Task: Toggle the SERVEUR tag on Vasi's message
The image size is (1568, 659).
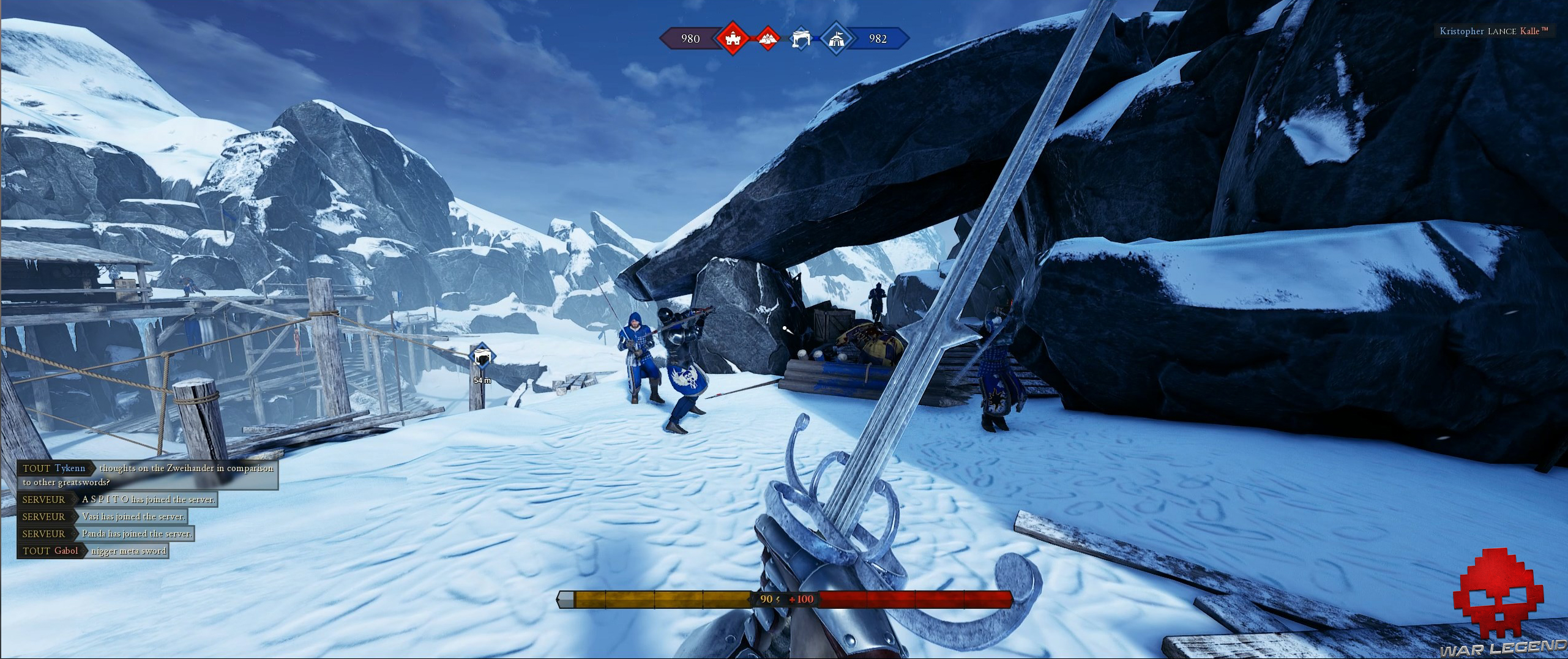Action: click(x=43, y=516)
